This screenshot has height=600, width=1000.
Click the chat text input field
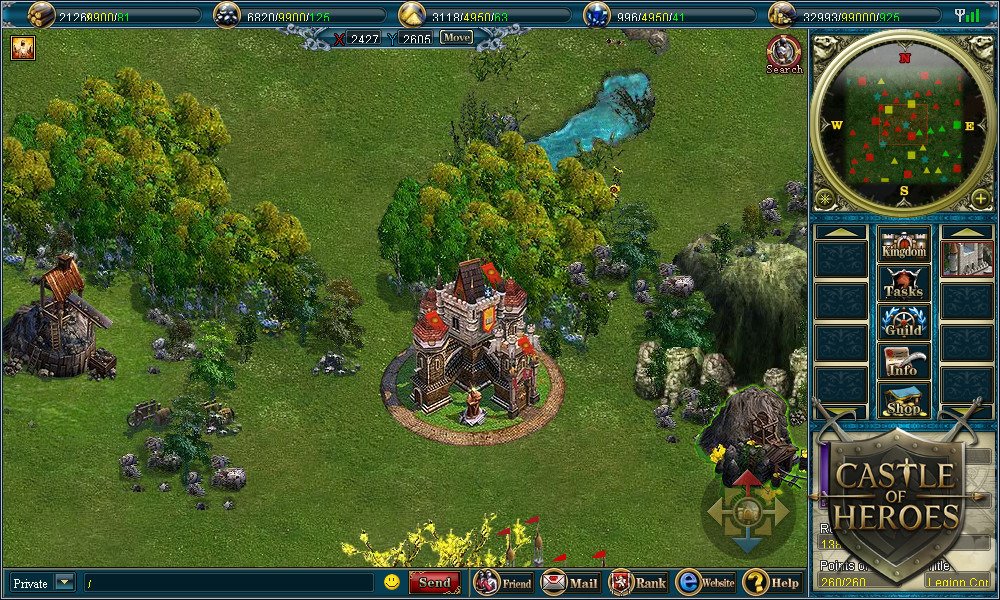point(228,582)
